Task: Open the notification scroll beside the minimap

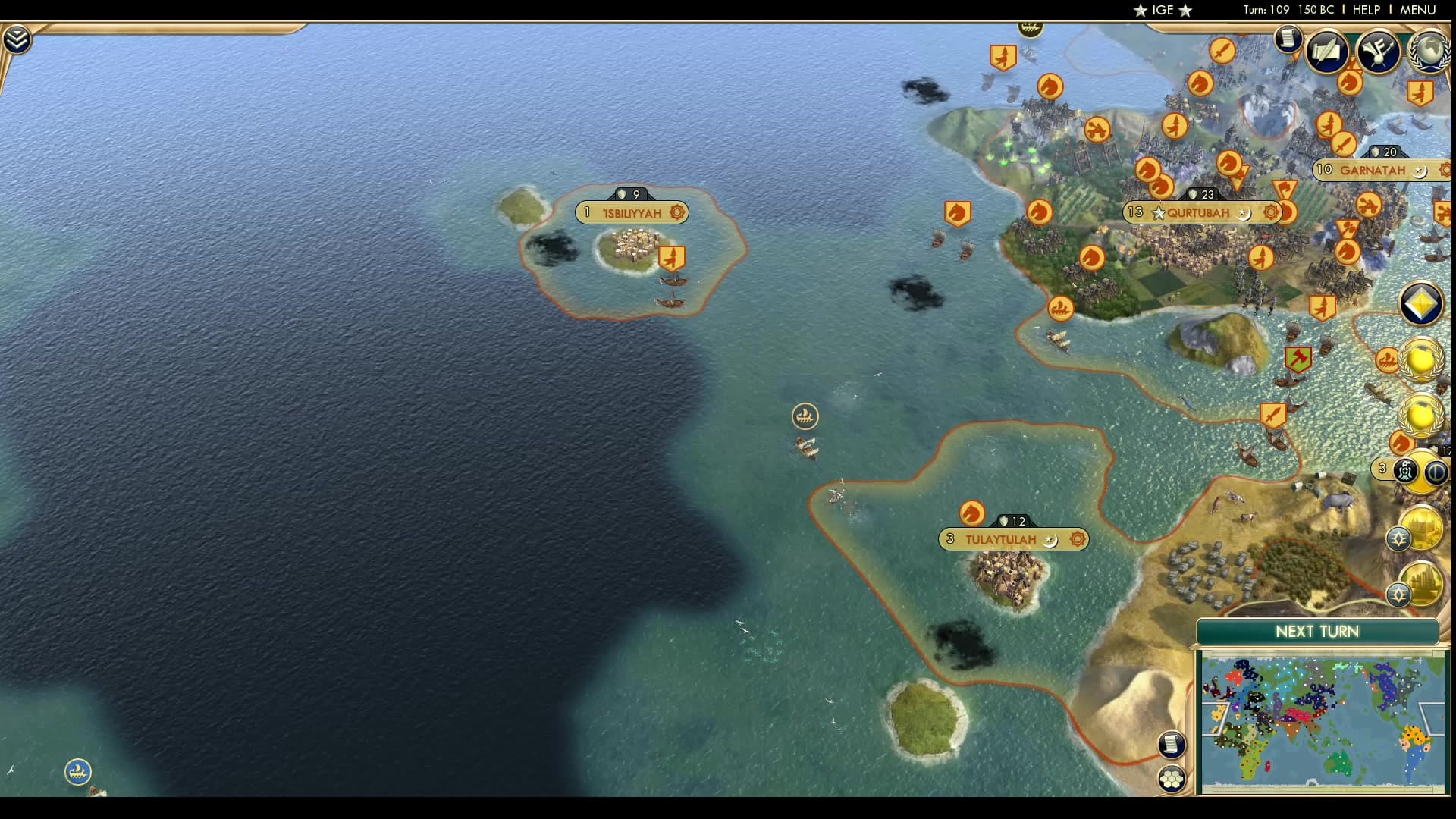Action: pos(1171,745)
